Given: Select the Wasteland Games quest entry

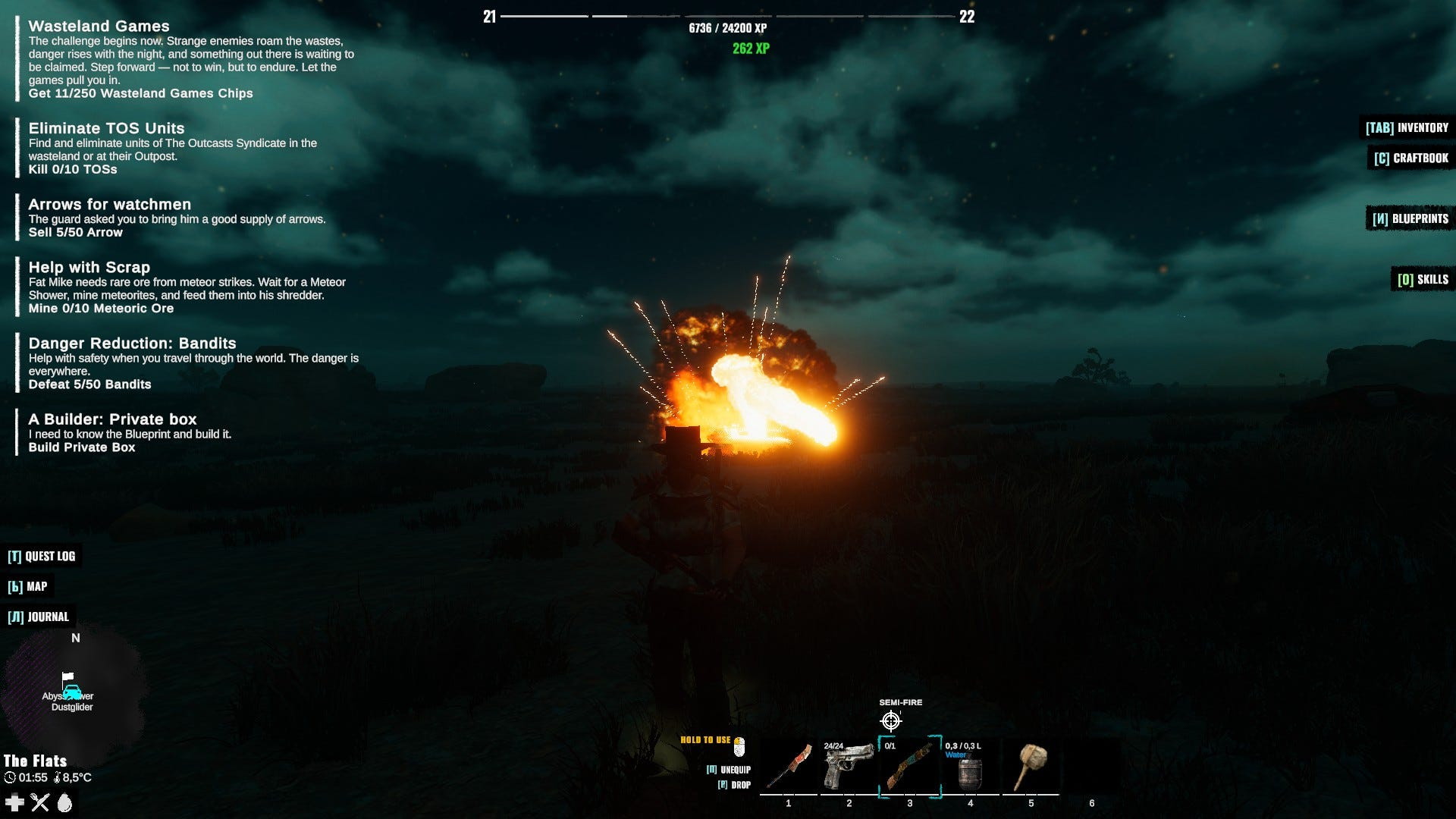Looking at the screenshot, I should click(99, 27).
